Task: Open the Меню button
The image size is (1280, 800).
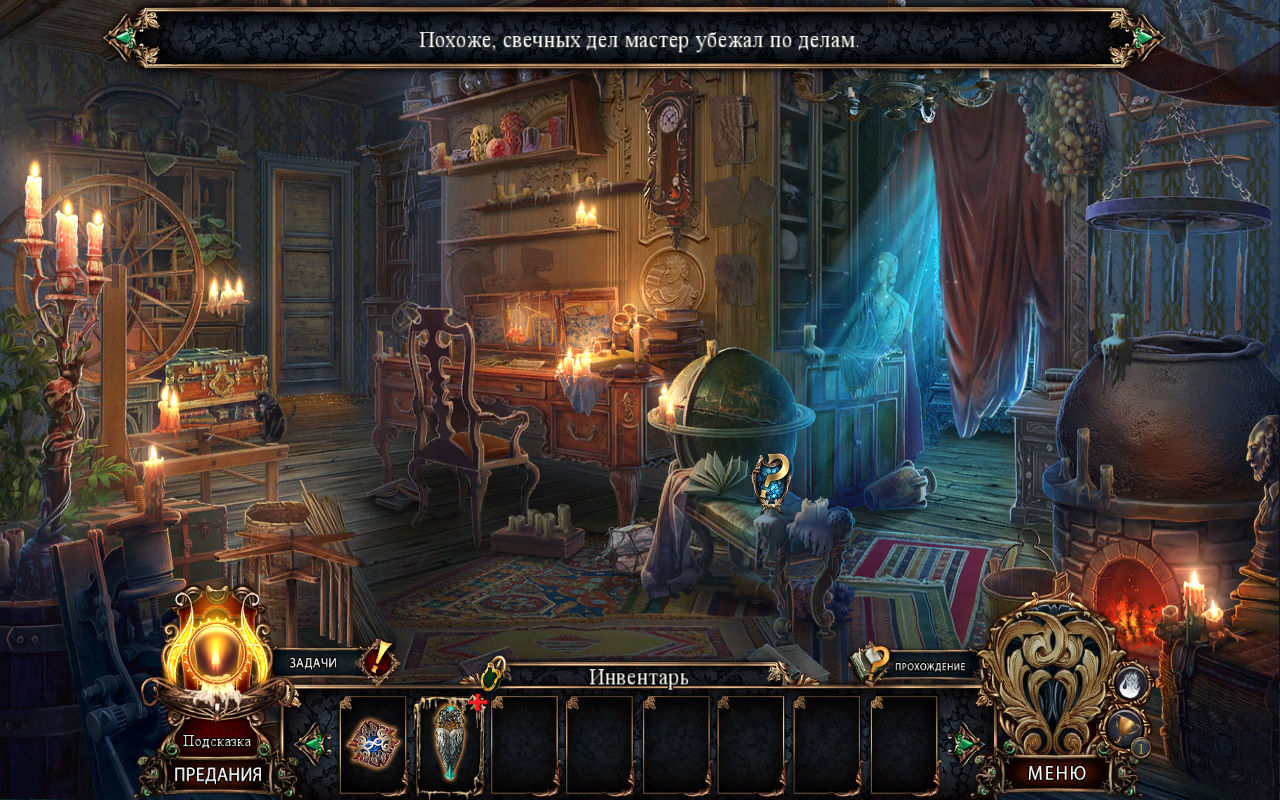Action: [1057, 773]
